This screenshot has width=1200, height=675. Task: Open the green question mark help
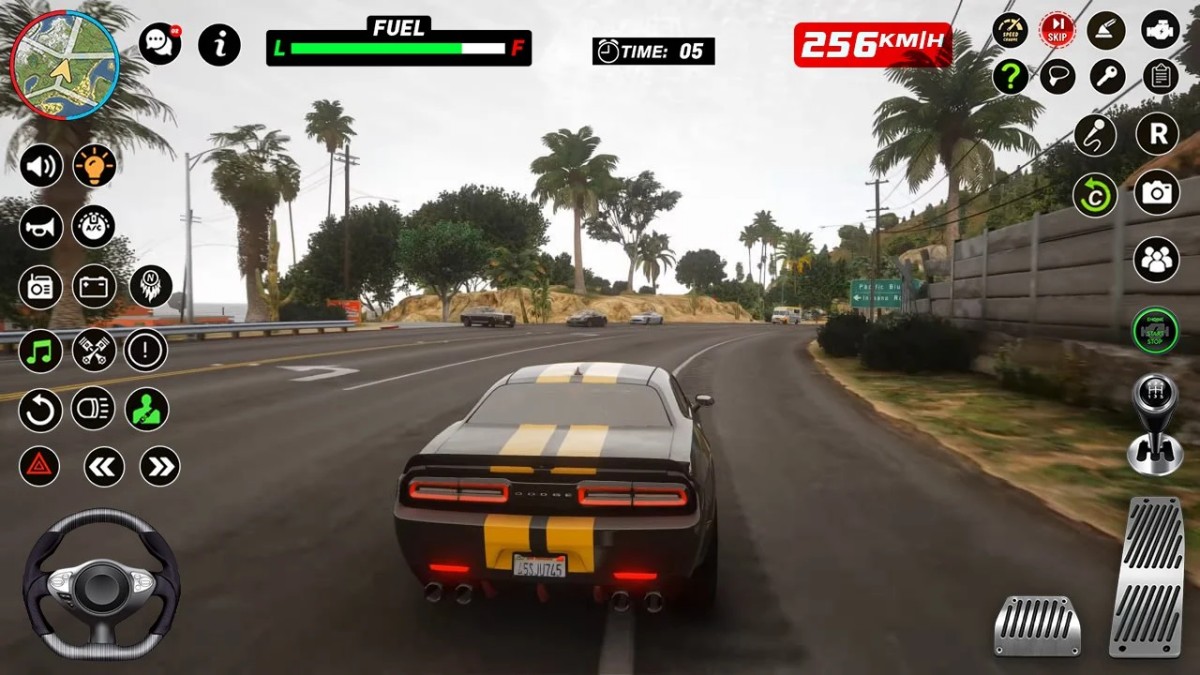(1010, 77)
